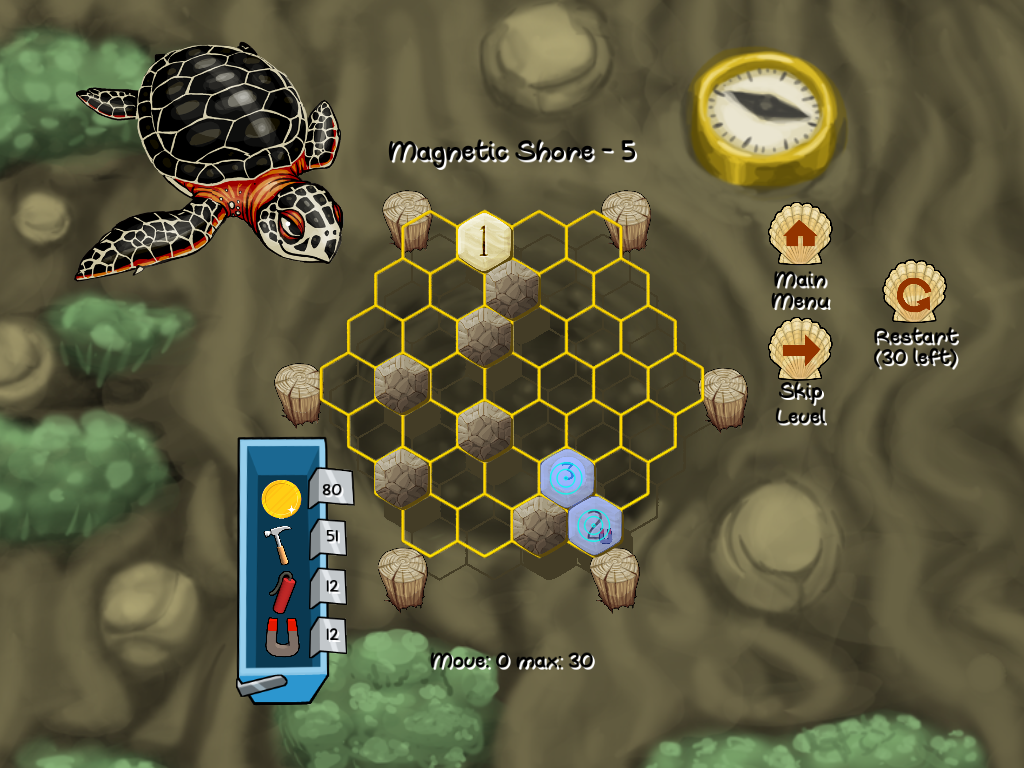Select the hammer tool
This screenshot has height=768, width=1024.
point(280,544)
